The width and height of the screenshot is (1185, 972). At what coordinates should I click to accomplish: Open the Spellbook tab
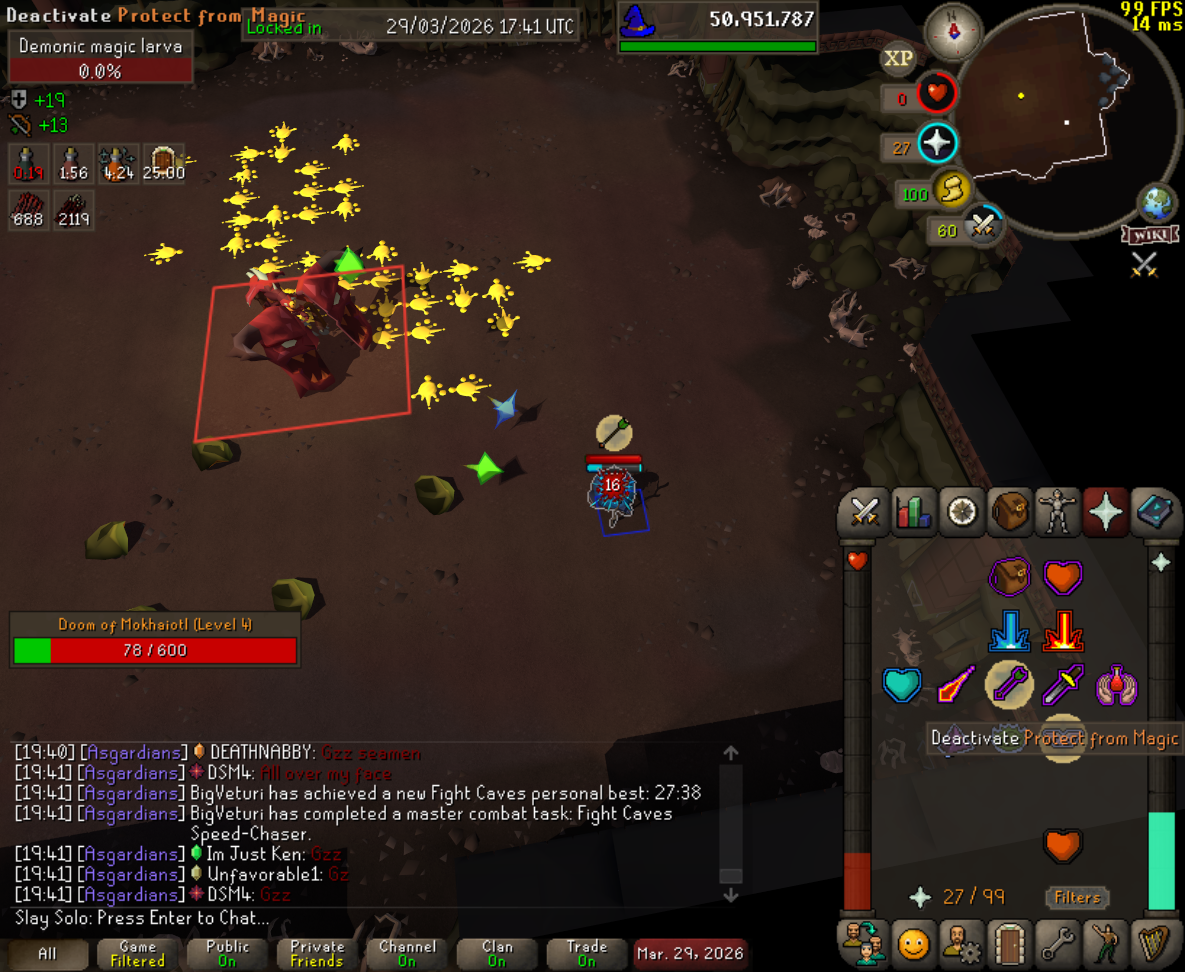(1155, 513)
